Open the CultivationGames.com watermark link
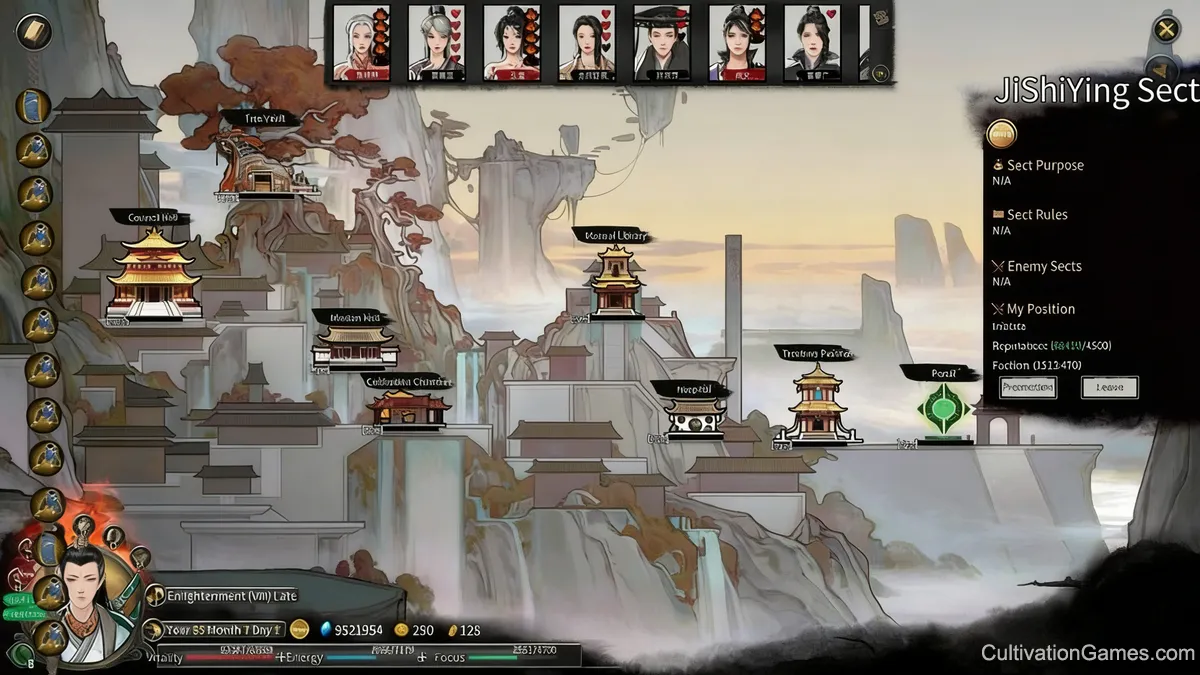 (1087, 654)
